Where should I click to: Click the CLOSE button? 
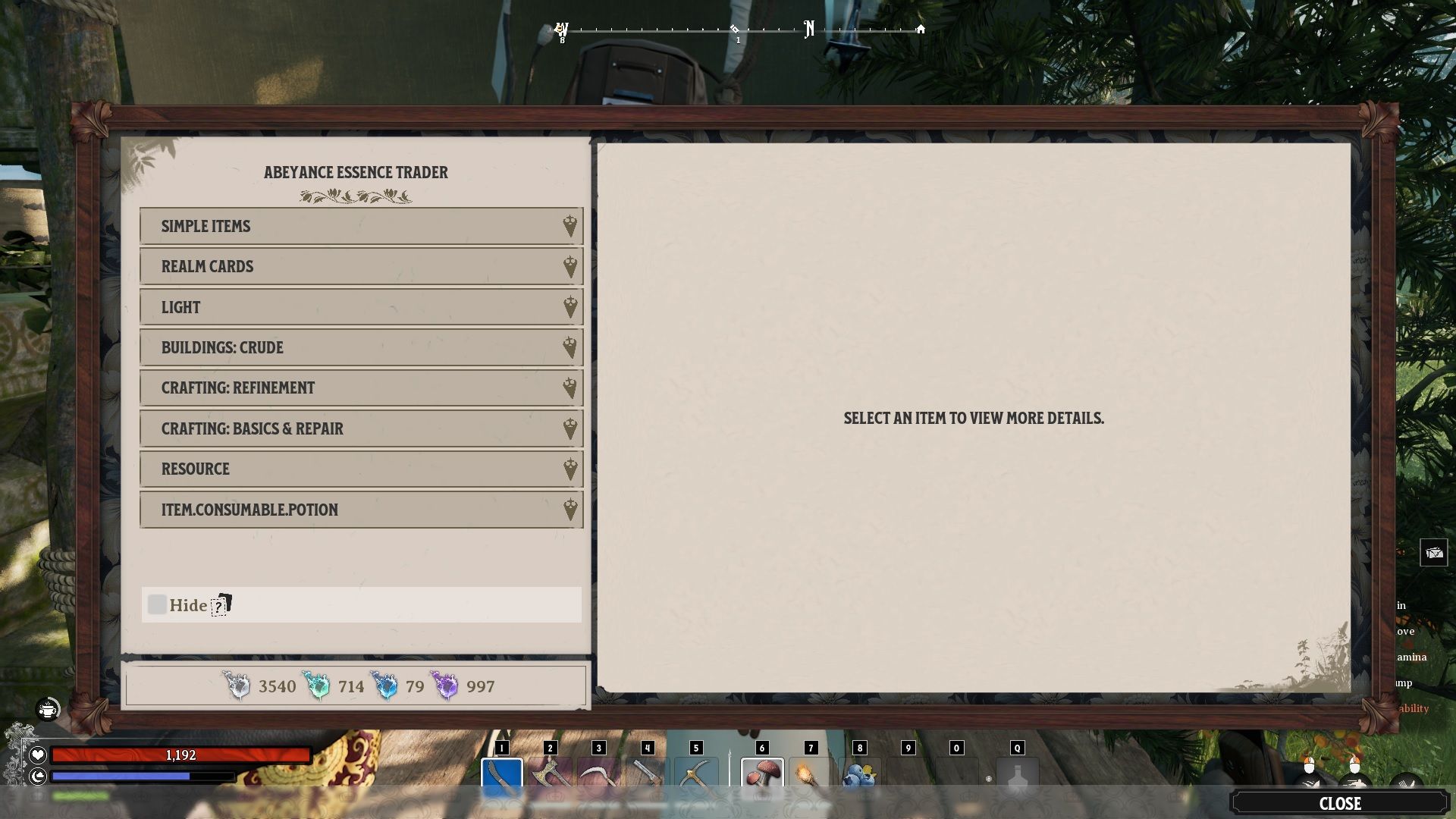1342,804
